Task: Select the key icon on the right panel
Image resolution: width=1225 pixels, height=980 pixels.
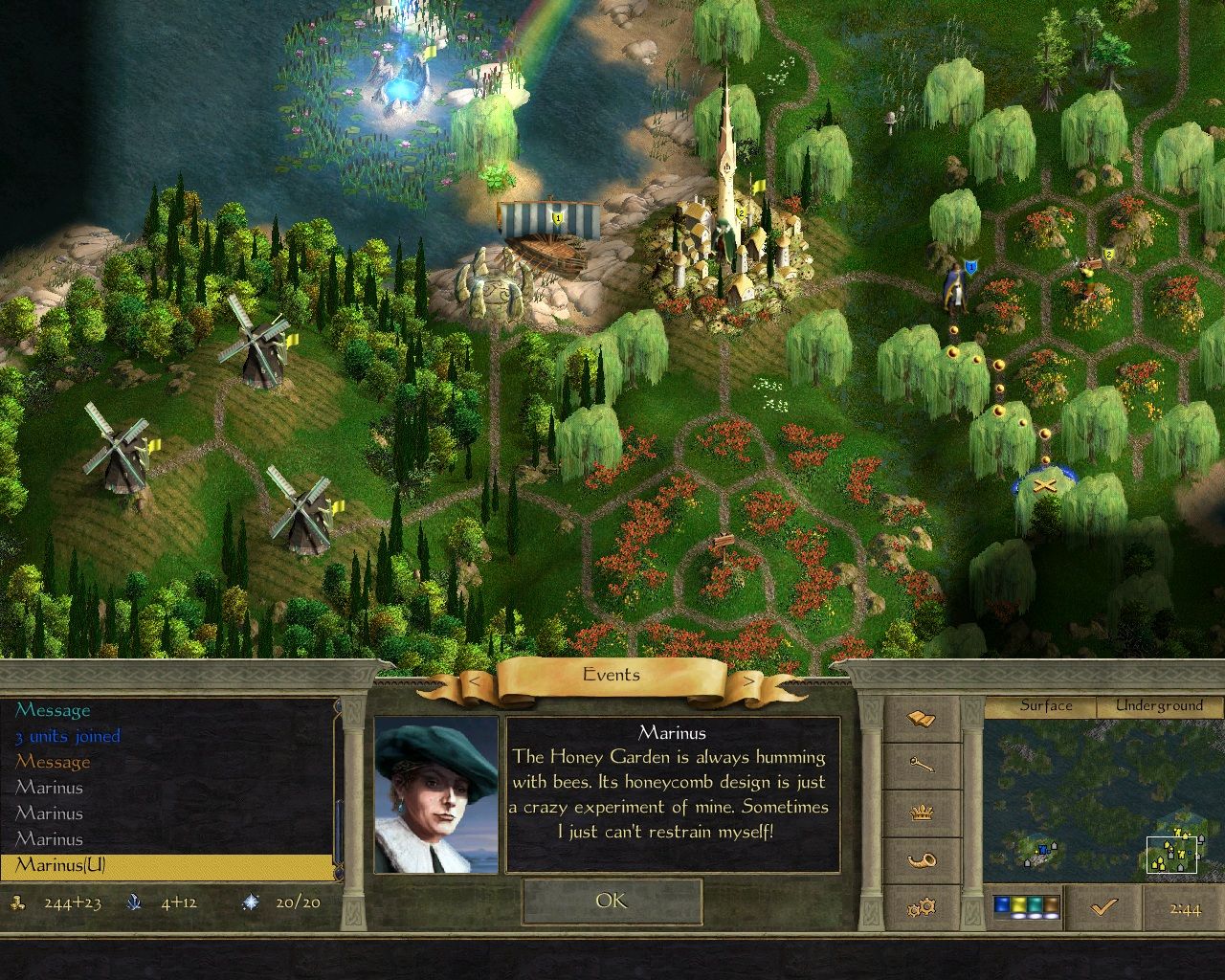Action: point(922,766)
